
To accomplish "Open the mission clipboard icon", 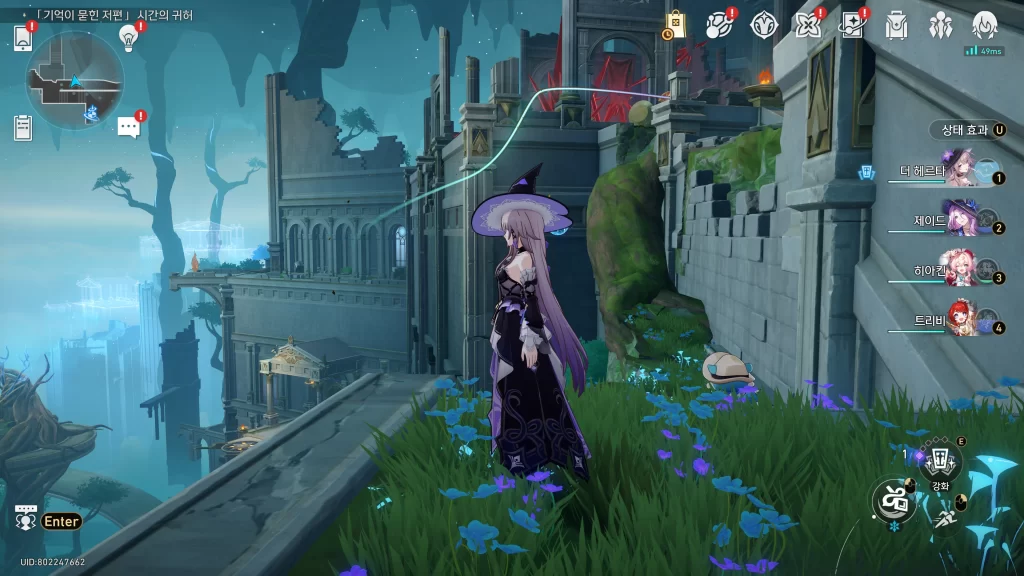I will 23,127.
